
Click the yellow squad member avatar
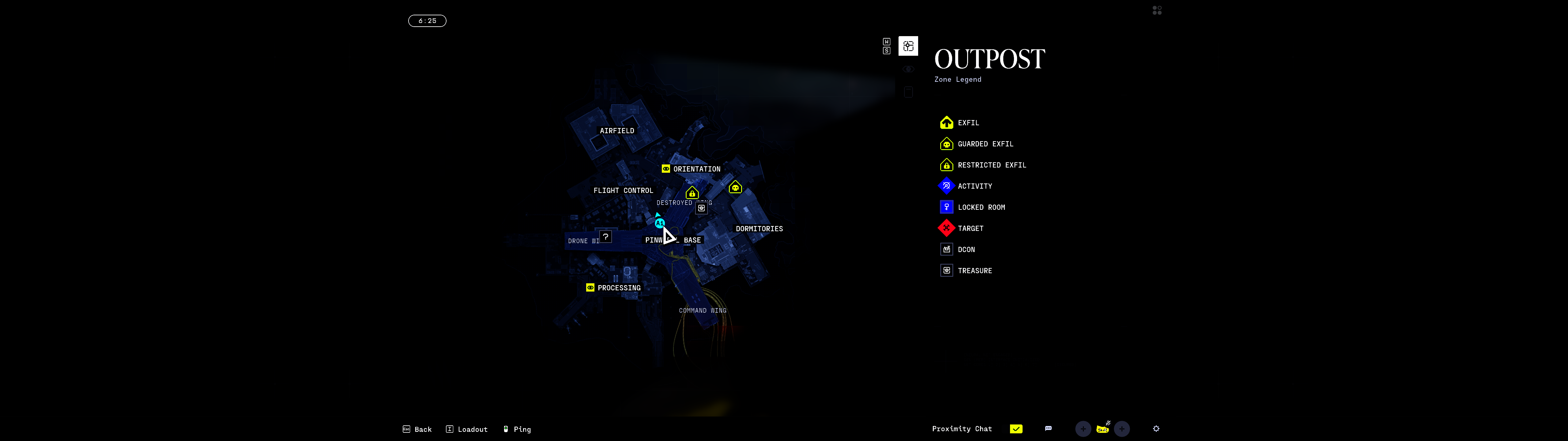coord(1102,429)
